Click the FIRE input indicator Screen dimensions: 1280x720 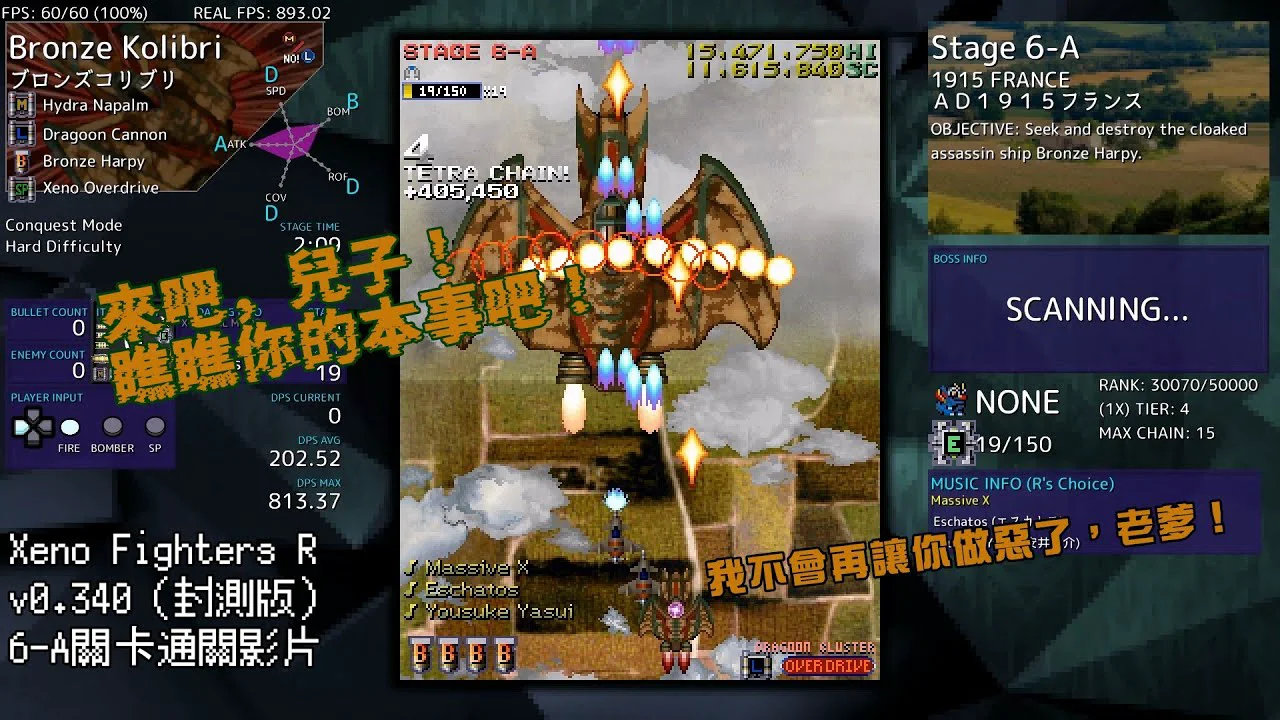pos(69,428)
